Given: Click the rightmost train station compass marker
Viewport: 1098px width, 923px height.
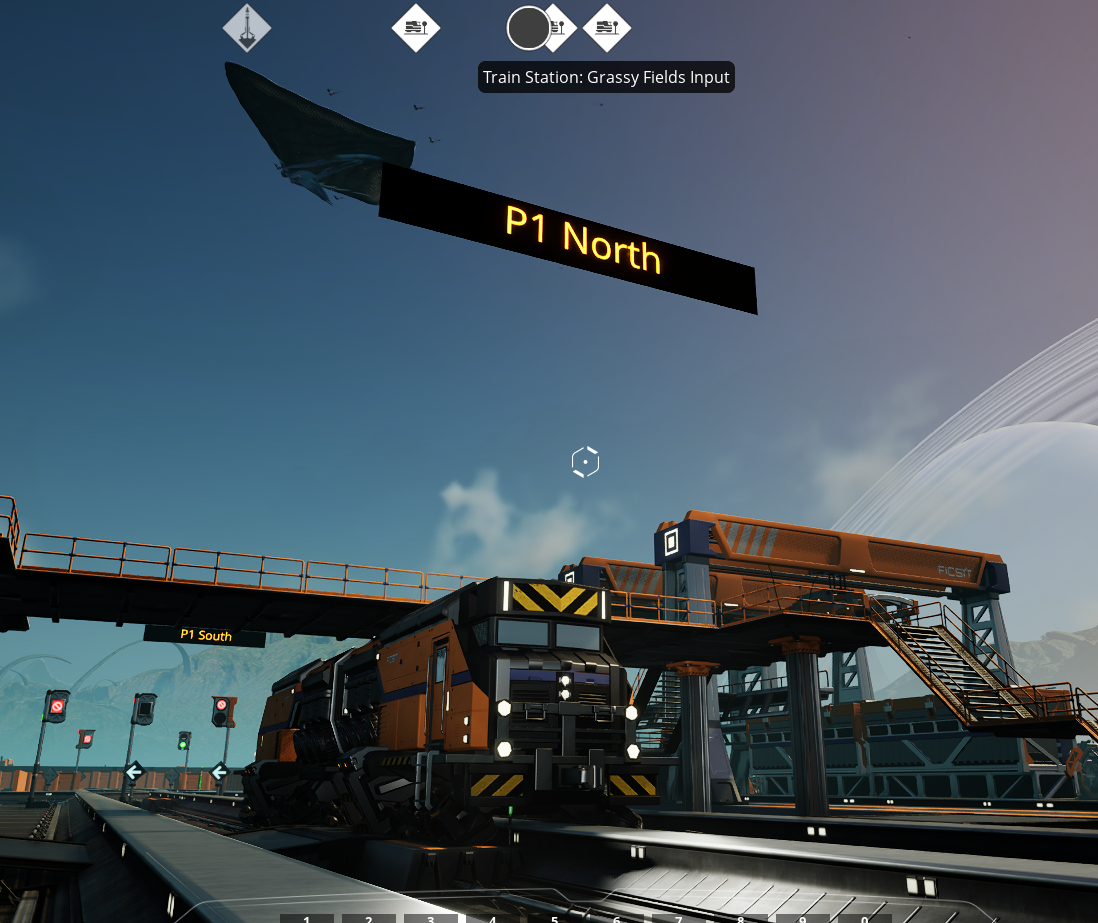Looking at the screenshot, I should coord(607,28).
